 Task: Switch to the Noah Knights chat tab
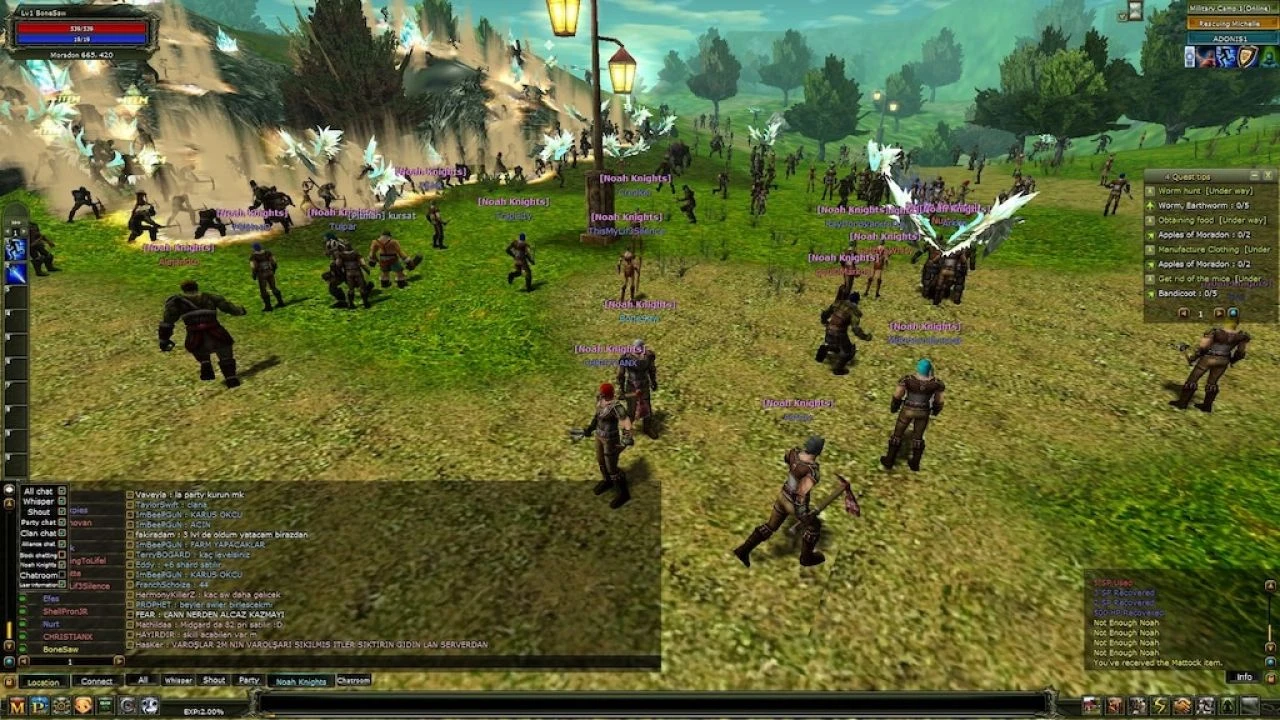pyautogui.click(x=300, y=682)
